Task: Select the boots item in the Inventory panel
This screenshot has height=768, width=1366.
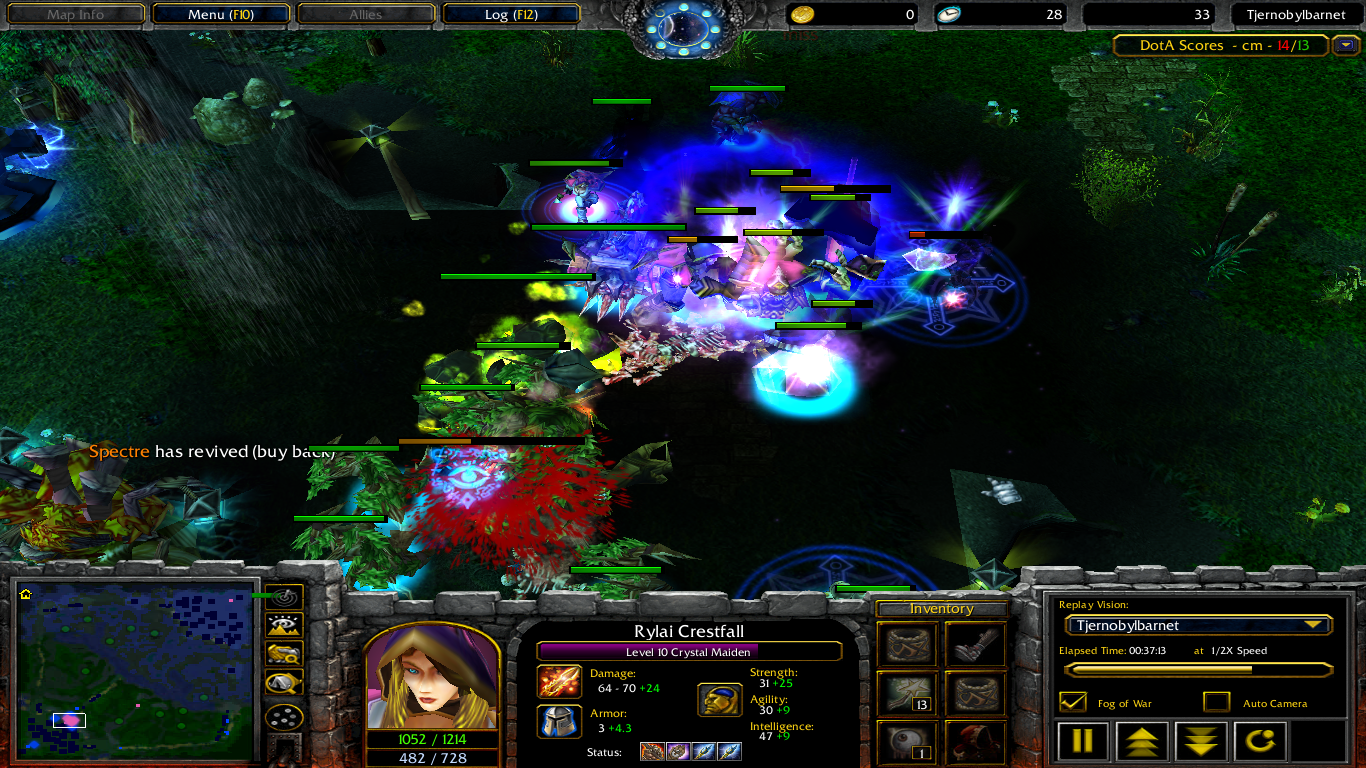Action: coord(975,644)
